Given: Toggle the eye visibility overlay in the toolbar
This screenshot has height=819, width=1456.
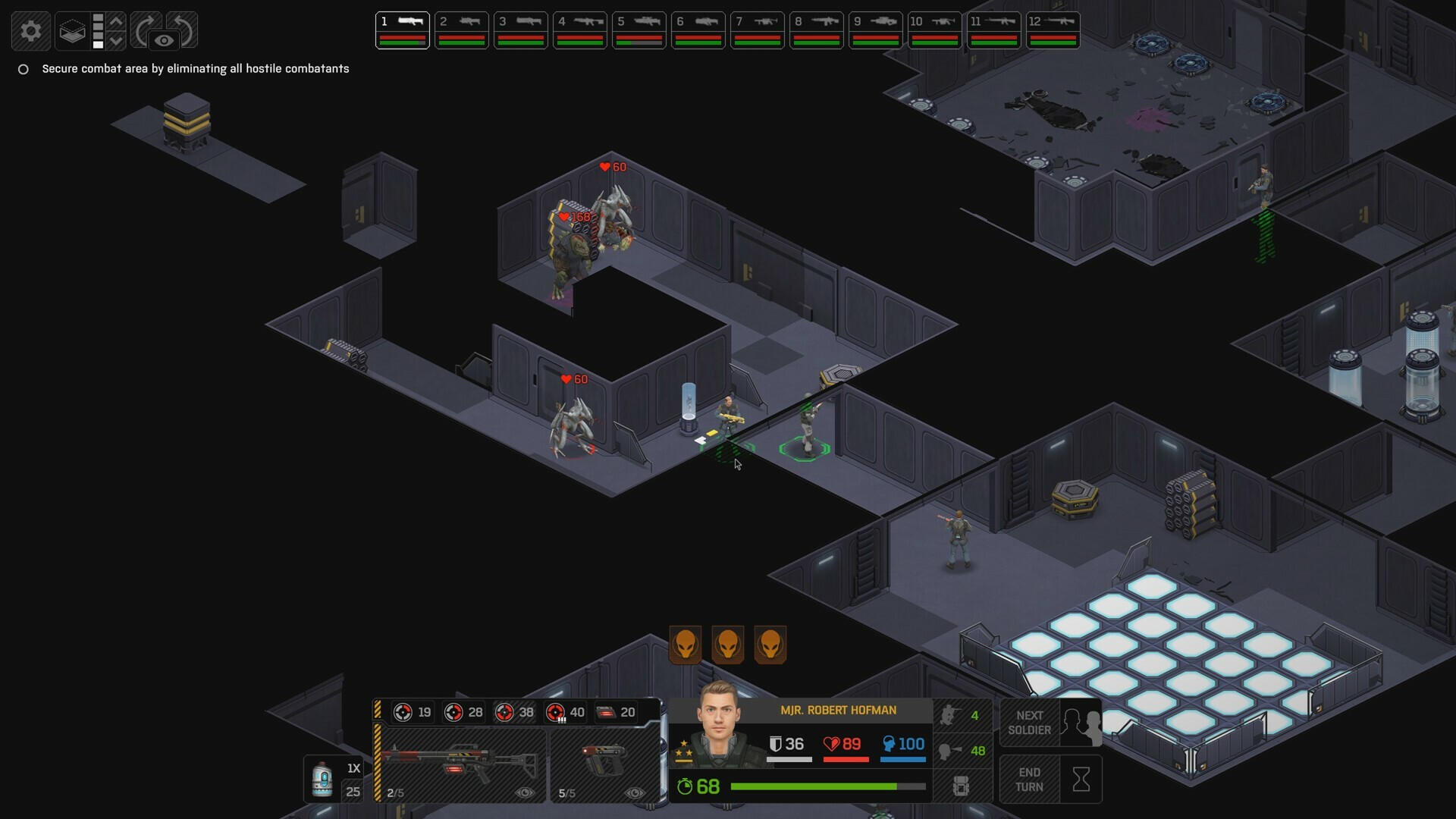Looking at the screenshot, I should tap(164, 40).
